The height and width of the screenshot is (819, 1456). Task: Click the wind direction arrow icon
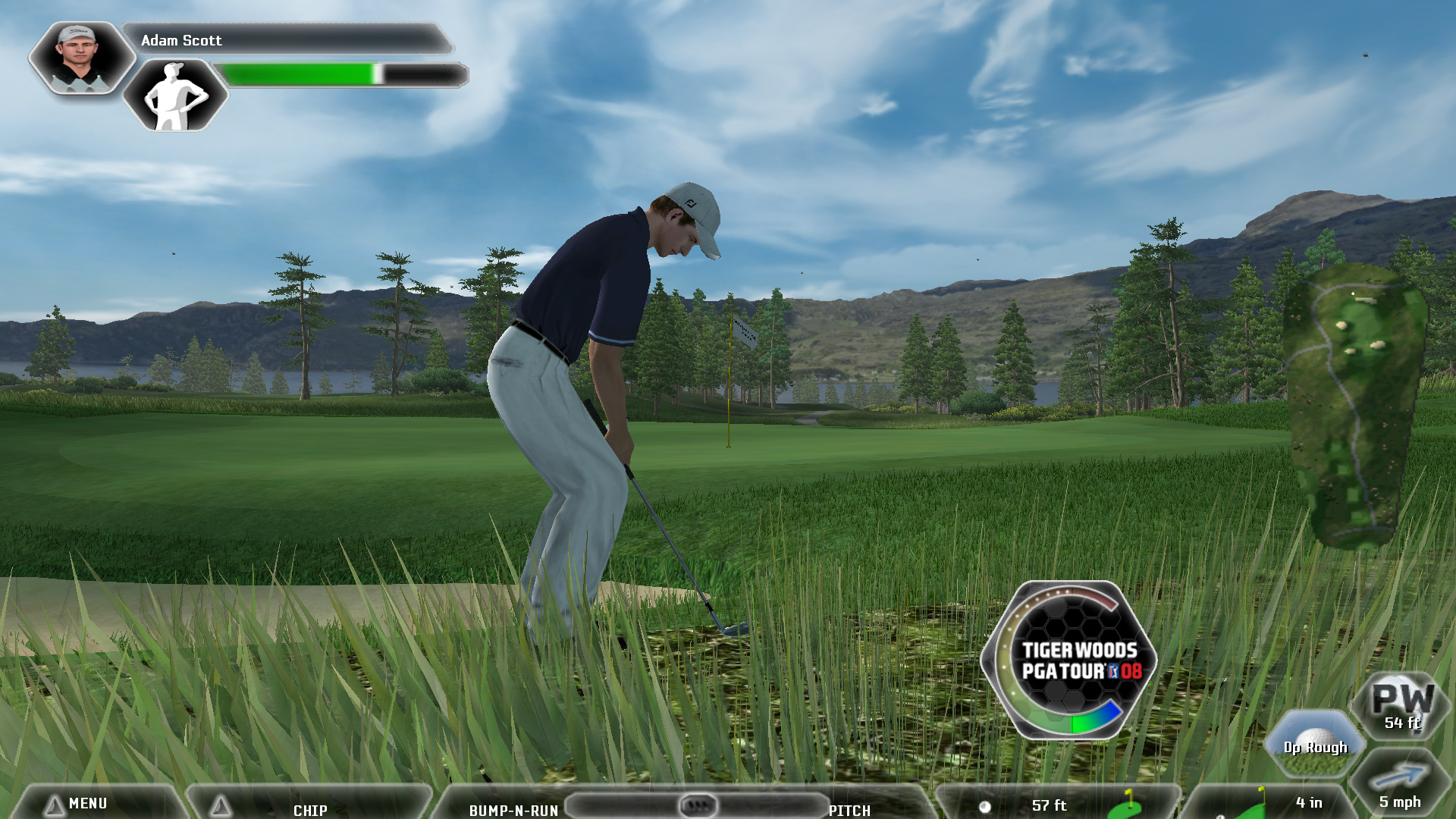[x=1399, y=777]
